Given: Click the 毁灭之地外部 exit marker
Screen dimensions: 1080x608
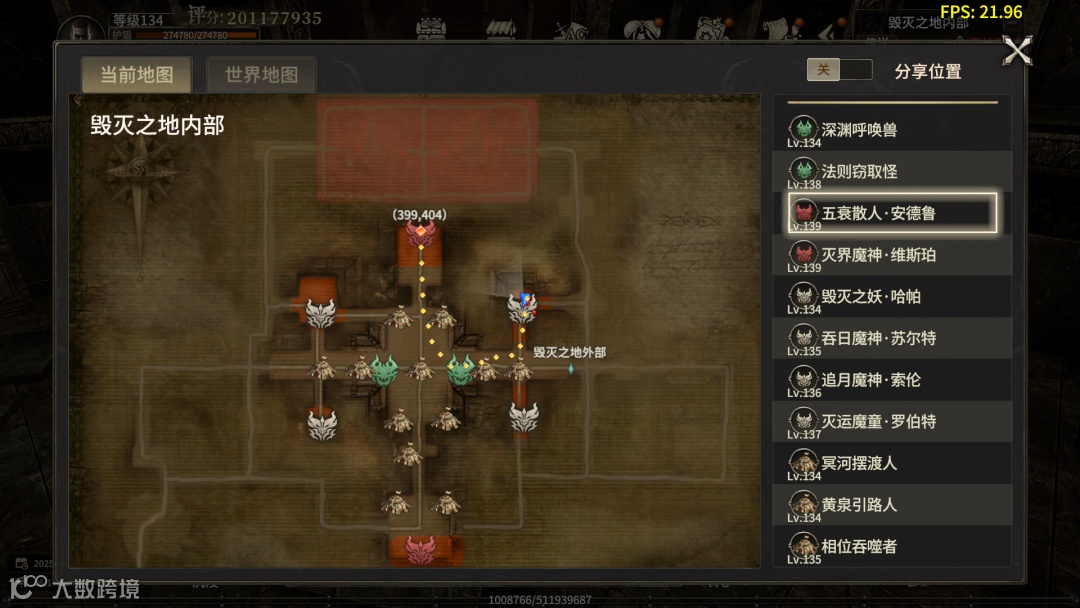Looking at the screenshot, I should point(571,369).
